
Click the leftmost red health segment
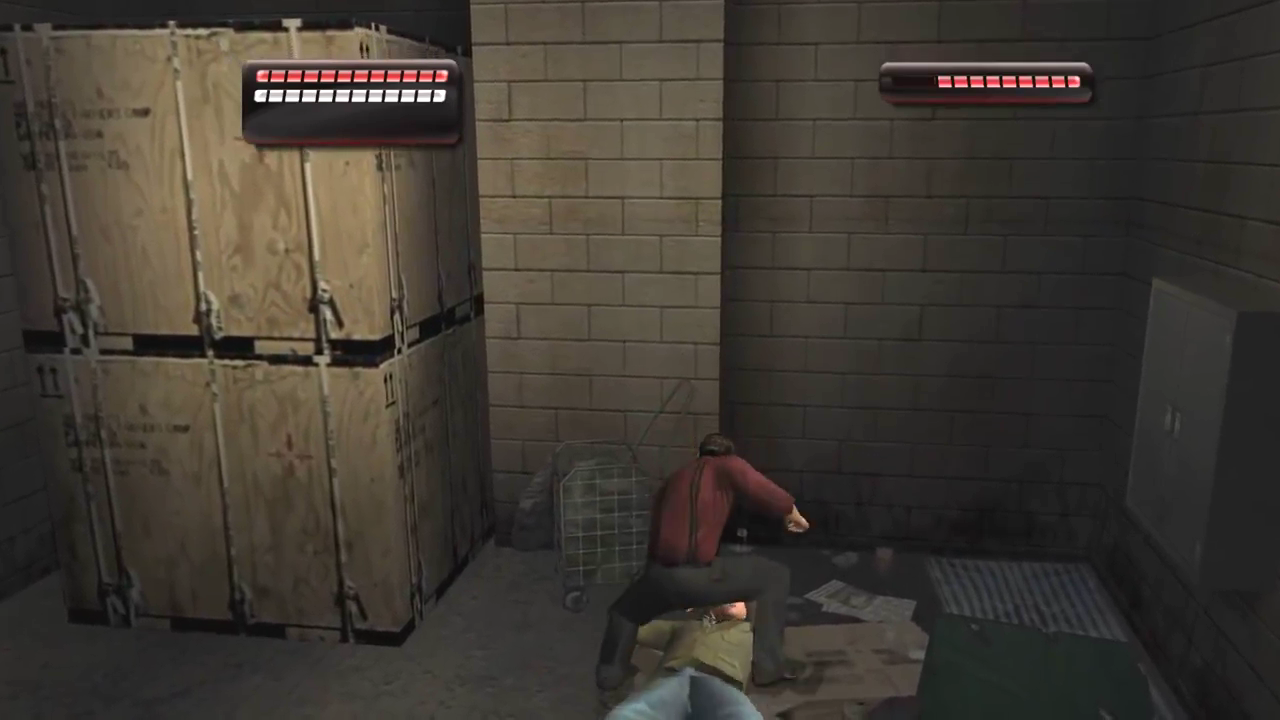coord(263,76)
